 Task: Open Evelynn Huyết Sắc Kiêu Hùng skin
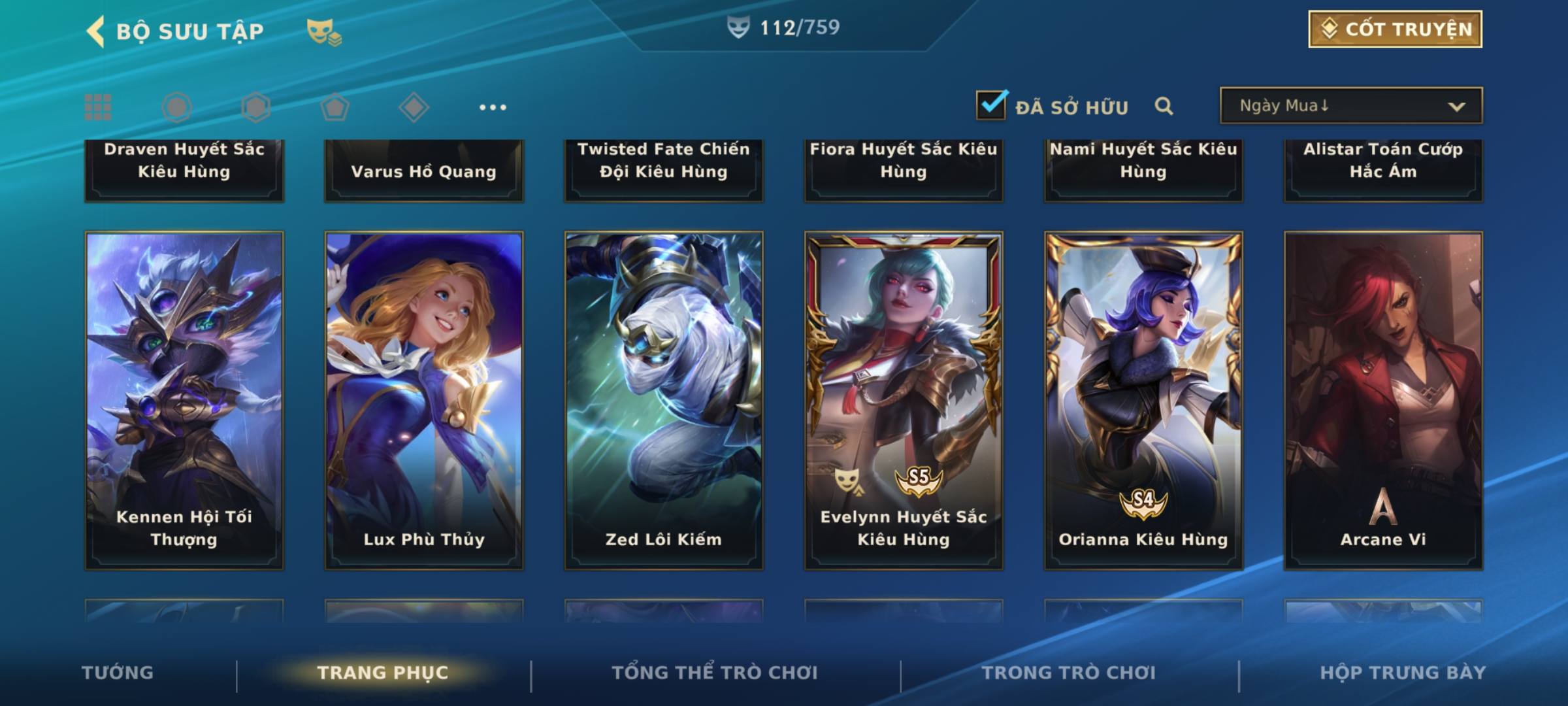click(x=904, y=400)
